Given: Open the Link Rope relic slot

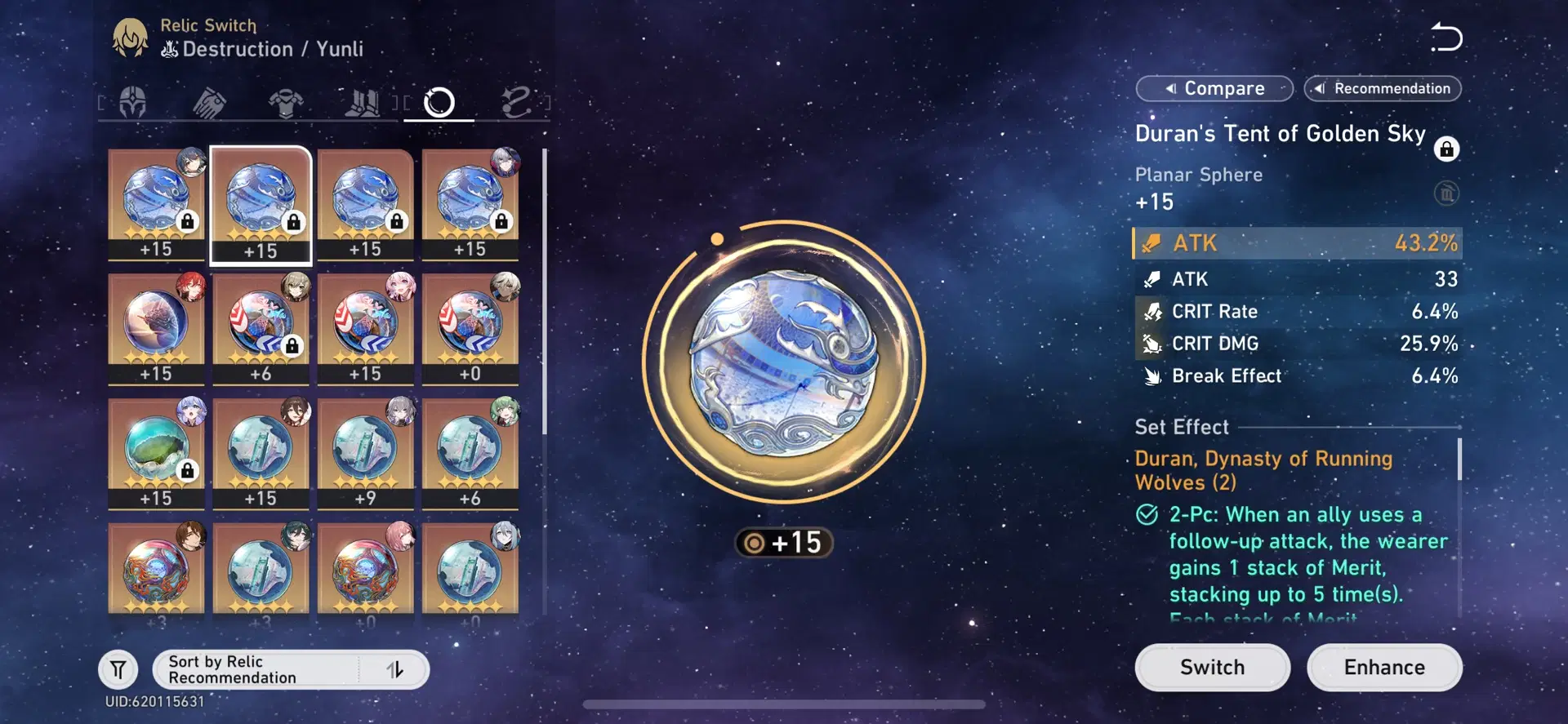Looking at the screenshot, I should coord(517,102).
